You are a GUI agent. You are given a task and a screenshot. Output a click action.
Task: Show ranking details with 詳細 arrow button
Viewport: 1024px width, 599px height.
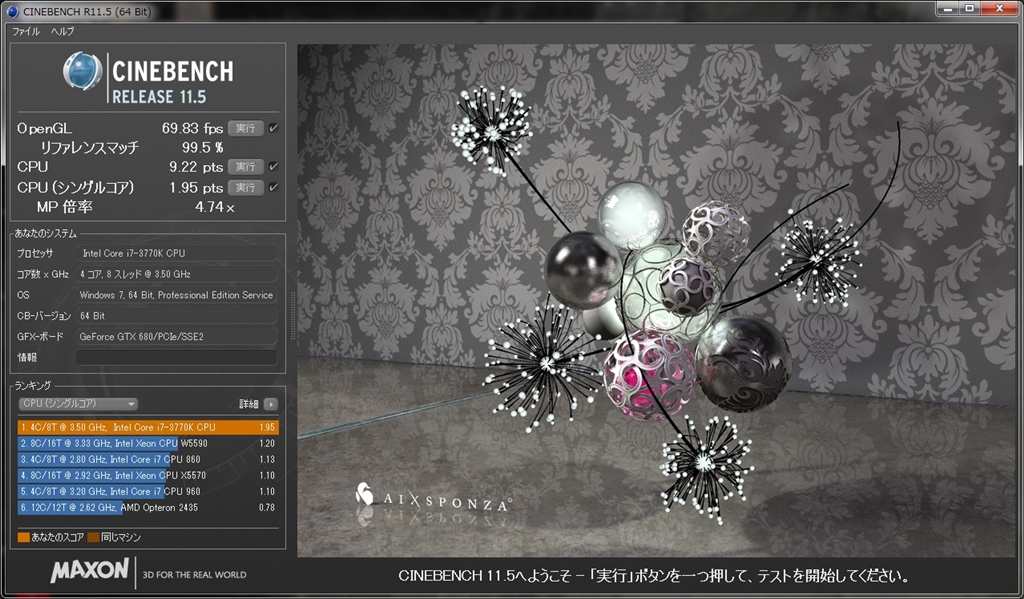click(270, 404)
